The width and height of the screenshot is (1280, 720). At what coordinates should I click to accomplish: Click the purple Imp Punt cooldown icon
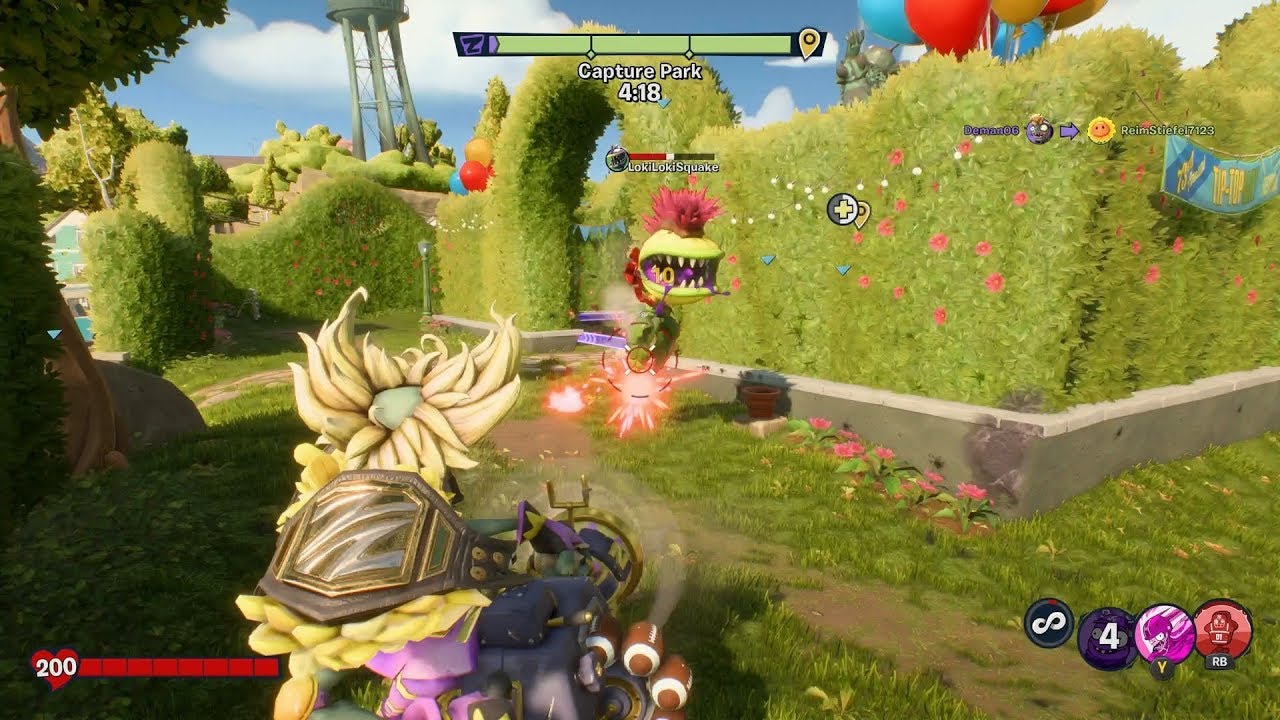click(1106, 638)
